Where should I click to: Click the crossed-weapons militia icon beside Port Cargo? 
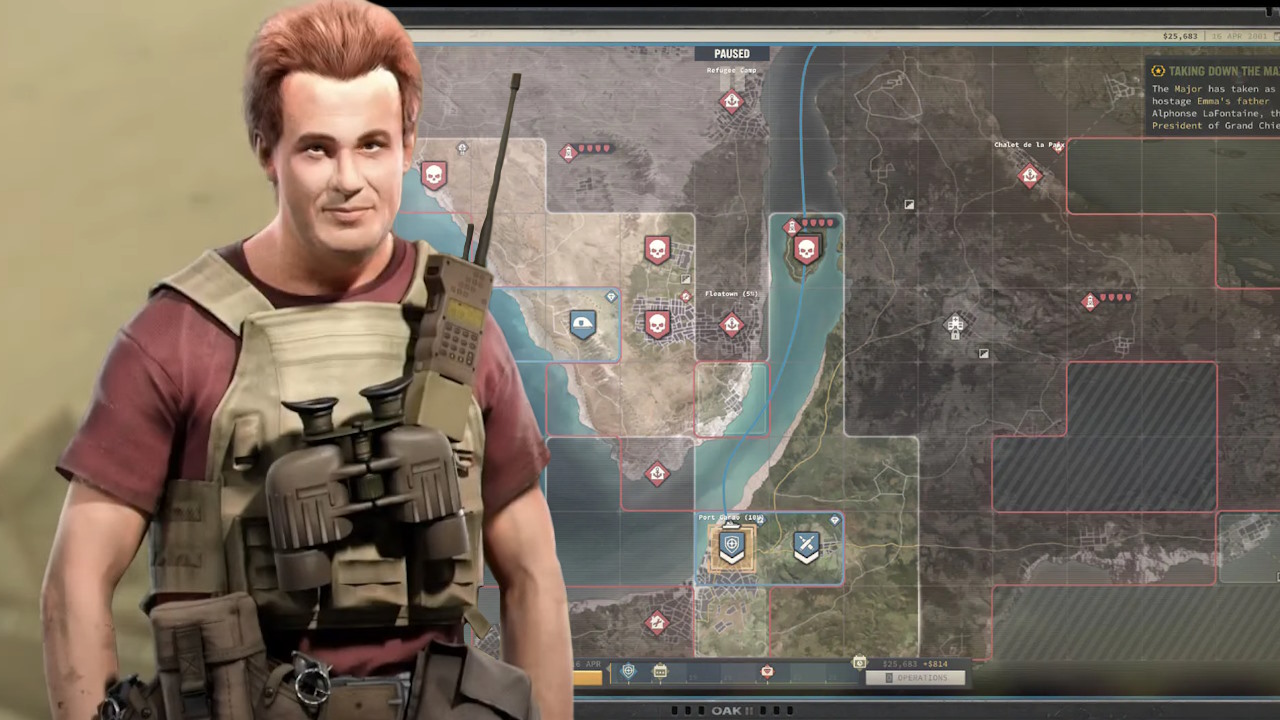click(x=807, y=546)
